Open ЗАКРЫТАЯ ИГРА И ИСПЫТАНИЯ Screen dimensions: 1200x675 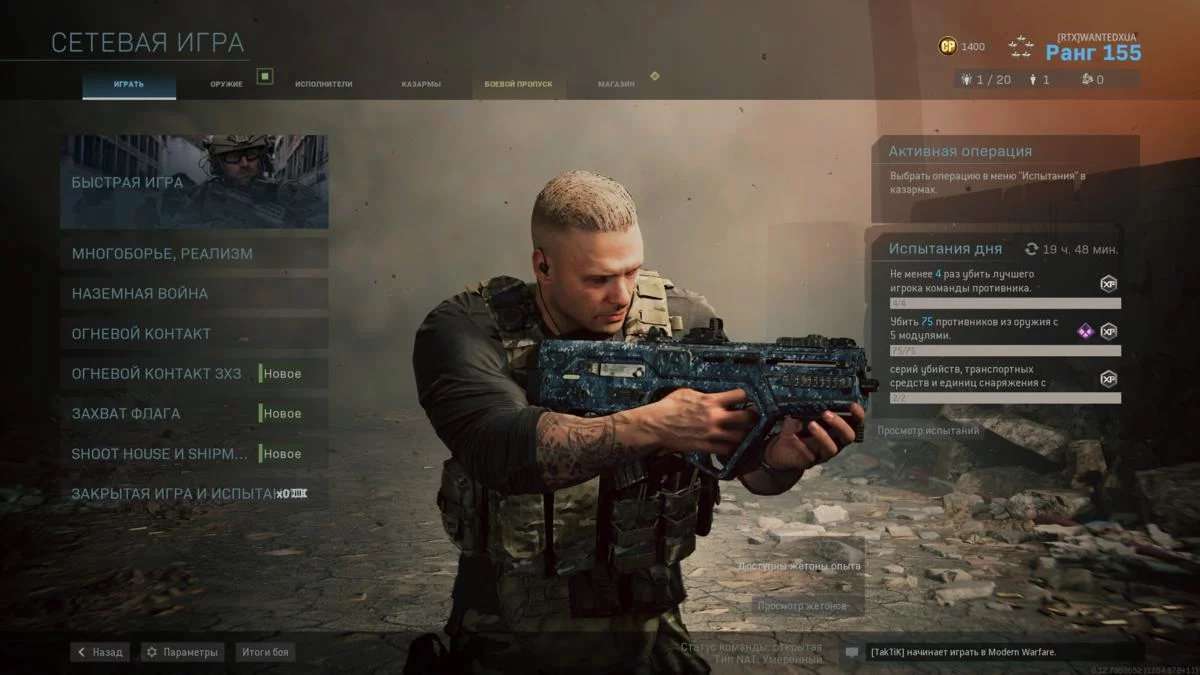click(194, 493)
